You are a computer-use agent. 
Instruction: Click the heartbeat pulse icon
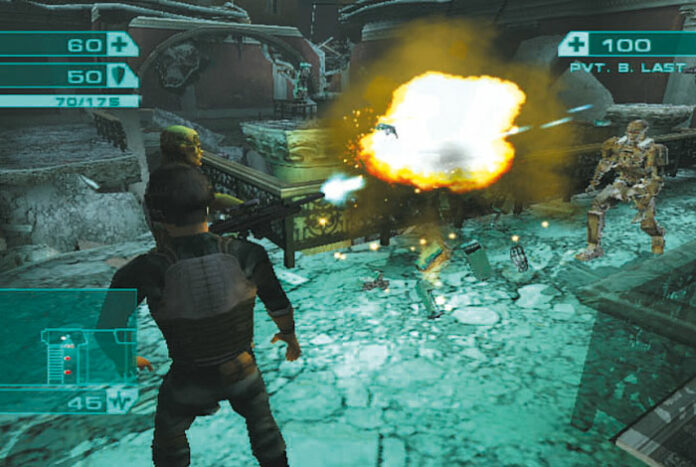(x=123, y=402)
